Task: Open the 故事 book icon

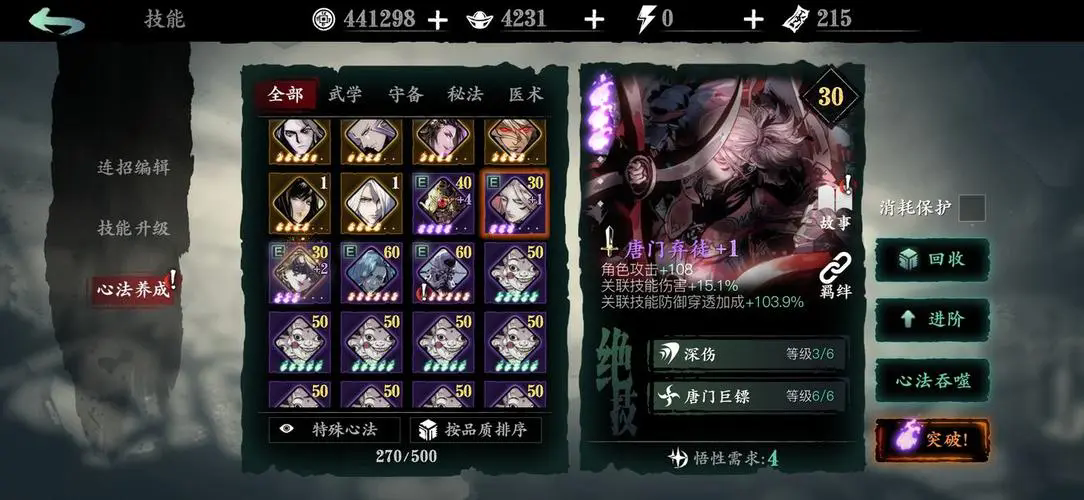Action: 834,206
